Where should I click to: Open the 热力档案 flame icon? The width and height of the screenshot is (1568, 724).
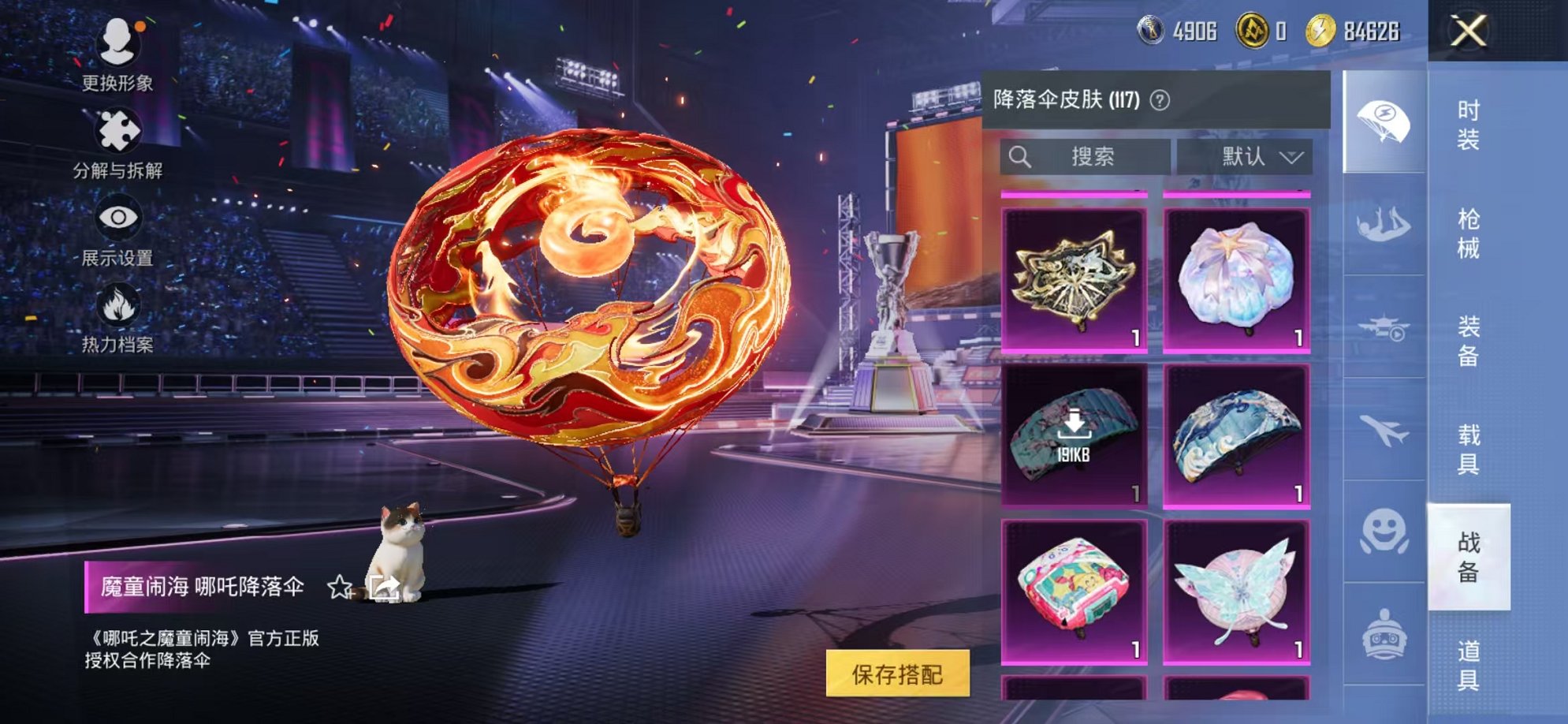click(117, 303)
